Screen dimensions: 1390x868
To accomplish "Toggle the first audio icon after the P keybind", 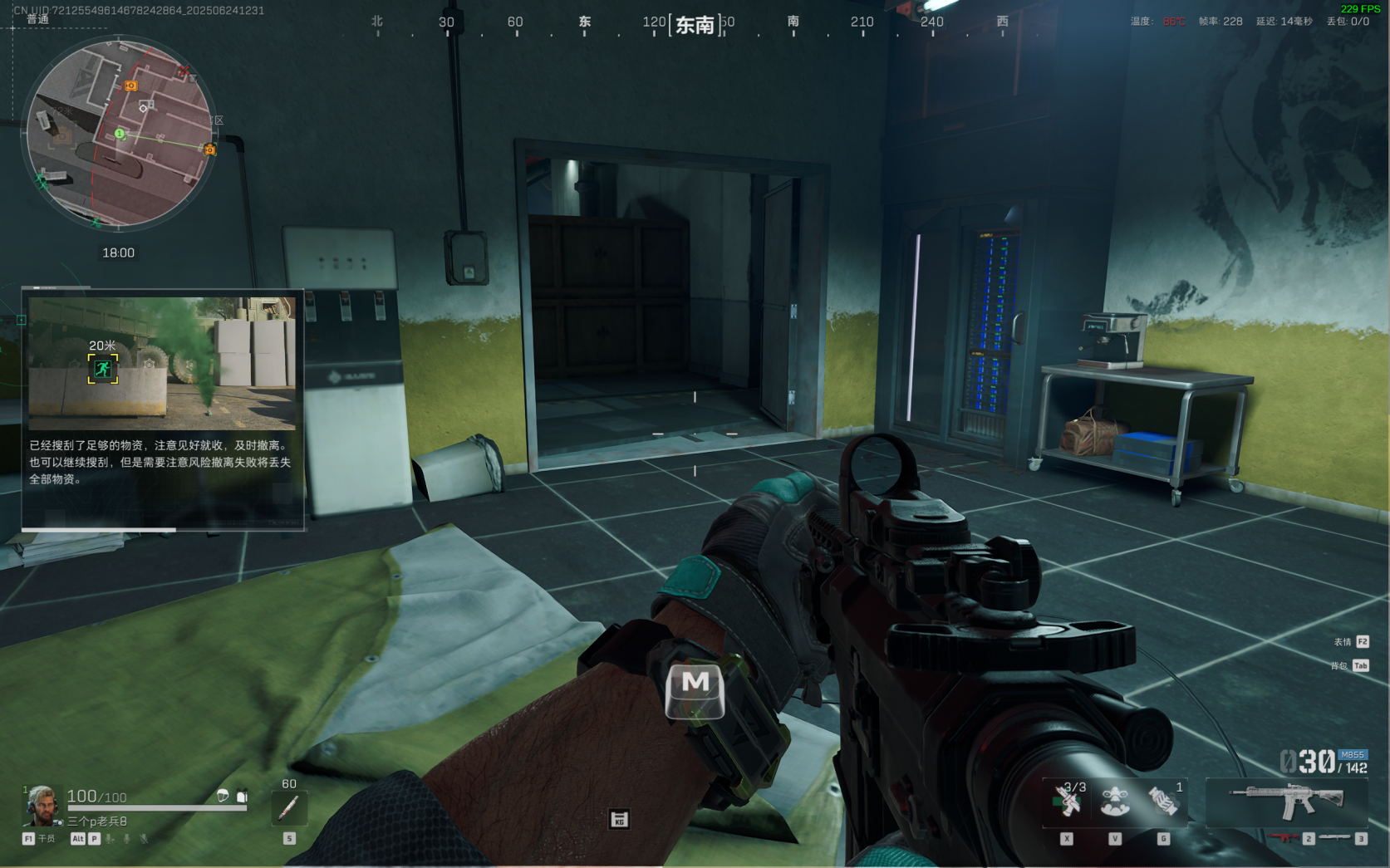I will coord(110,839).
